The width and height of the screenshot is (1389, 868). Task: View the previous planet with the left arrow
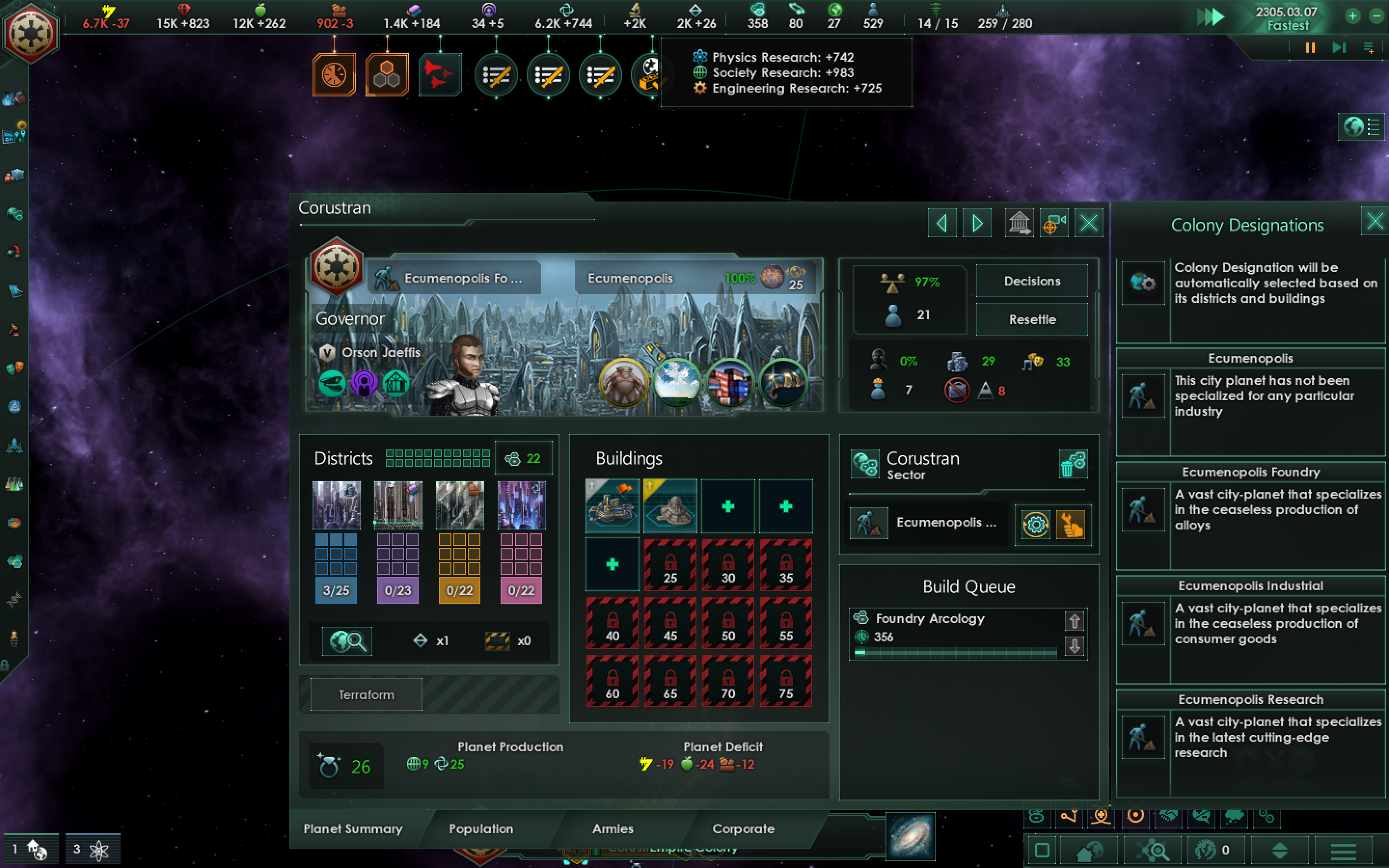click(942, 222)
